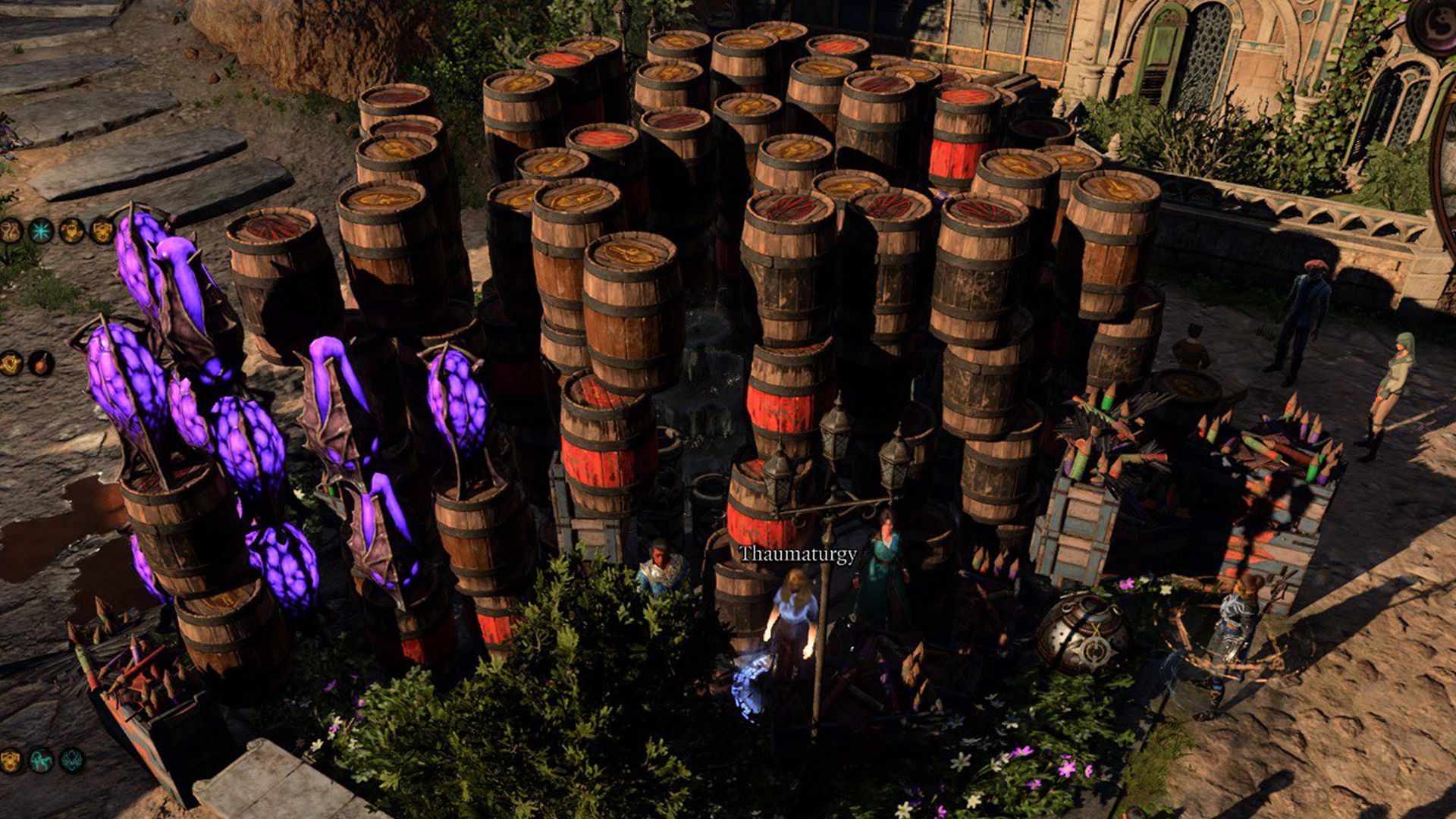This screenshot has height=819, width=1456.
Task: Select the goblet-shaped condition icon top-left
Action: pyautogui.click(x=9, y=231)
